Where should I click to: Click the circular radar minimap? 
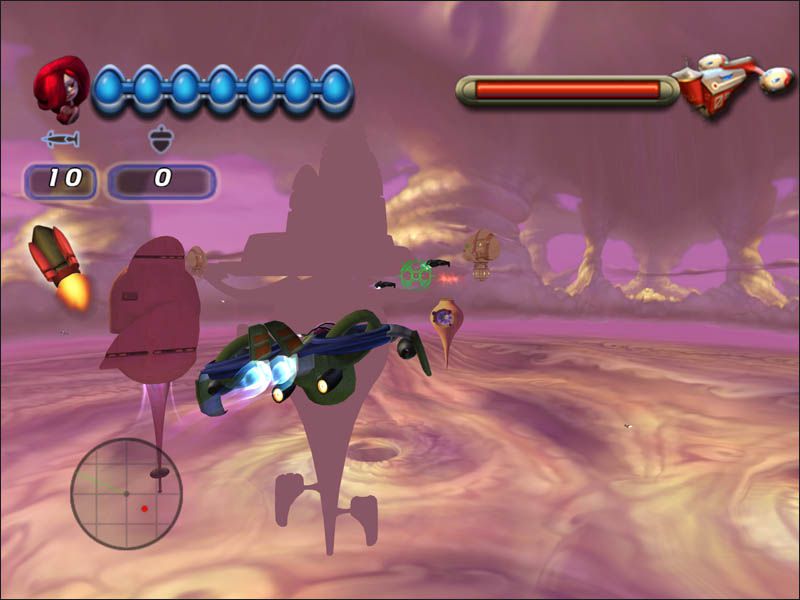(126, 493)
